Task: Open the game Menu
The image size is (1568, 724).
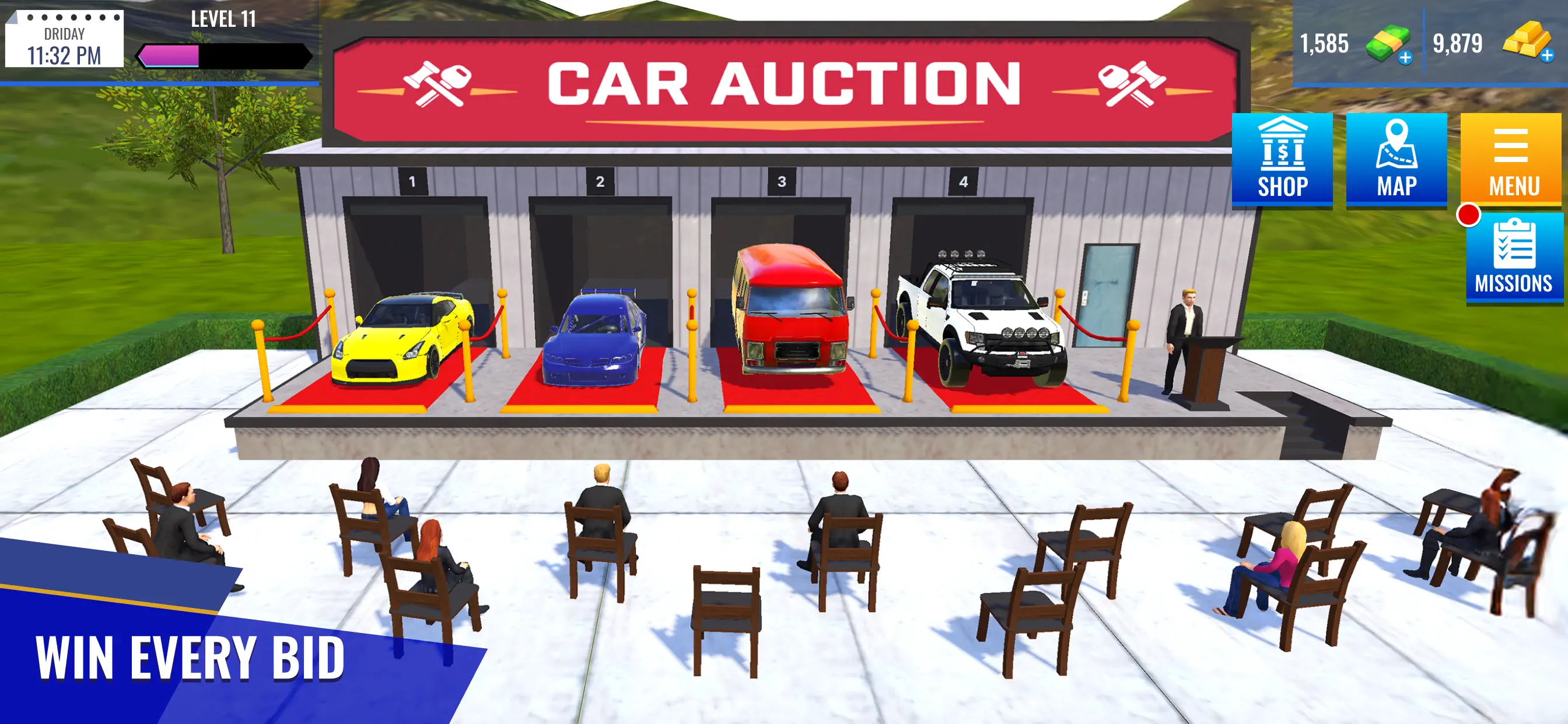Action: 1512,158
